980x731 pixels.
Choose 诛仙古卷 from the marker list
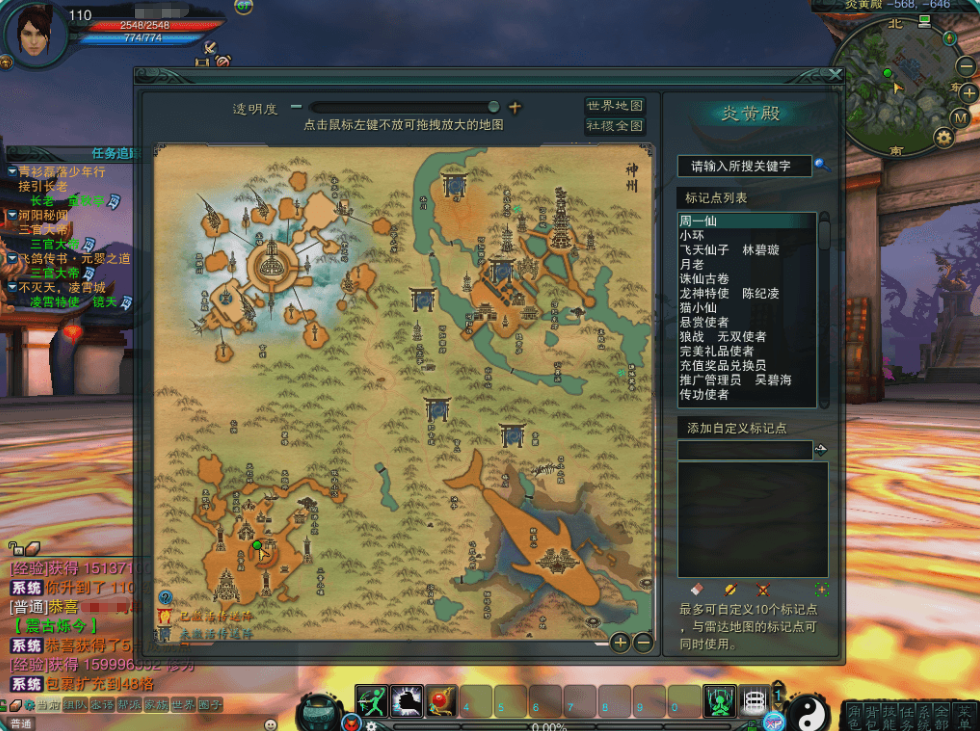[705, 279]
